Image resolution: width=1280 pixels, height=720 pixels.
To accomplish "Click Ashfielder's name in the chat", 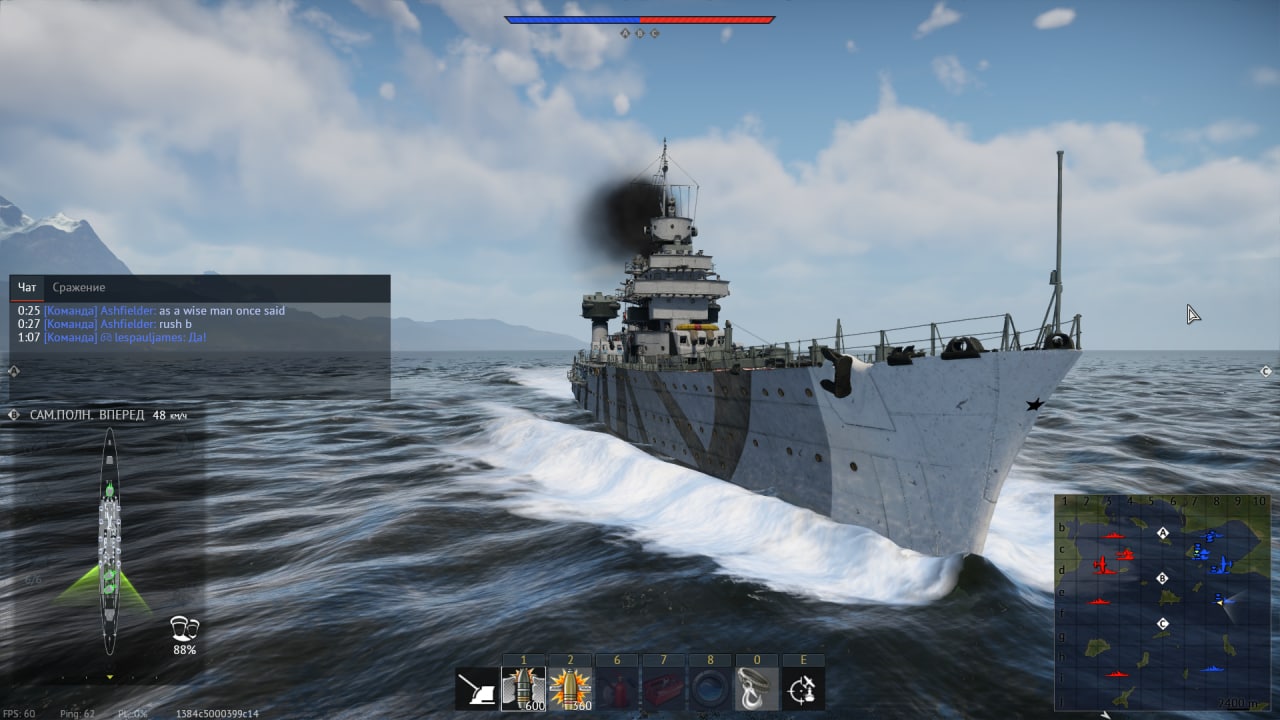I will tap(128, 311).
